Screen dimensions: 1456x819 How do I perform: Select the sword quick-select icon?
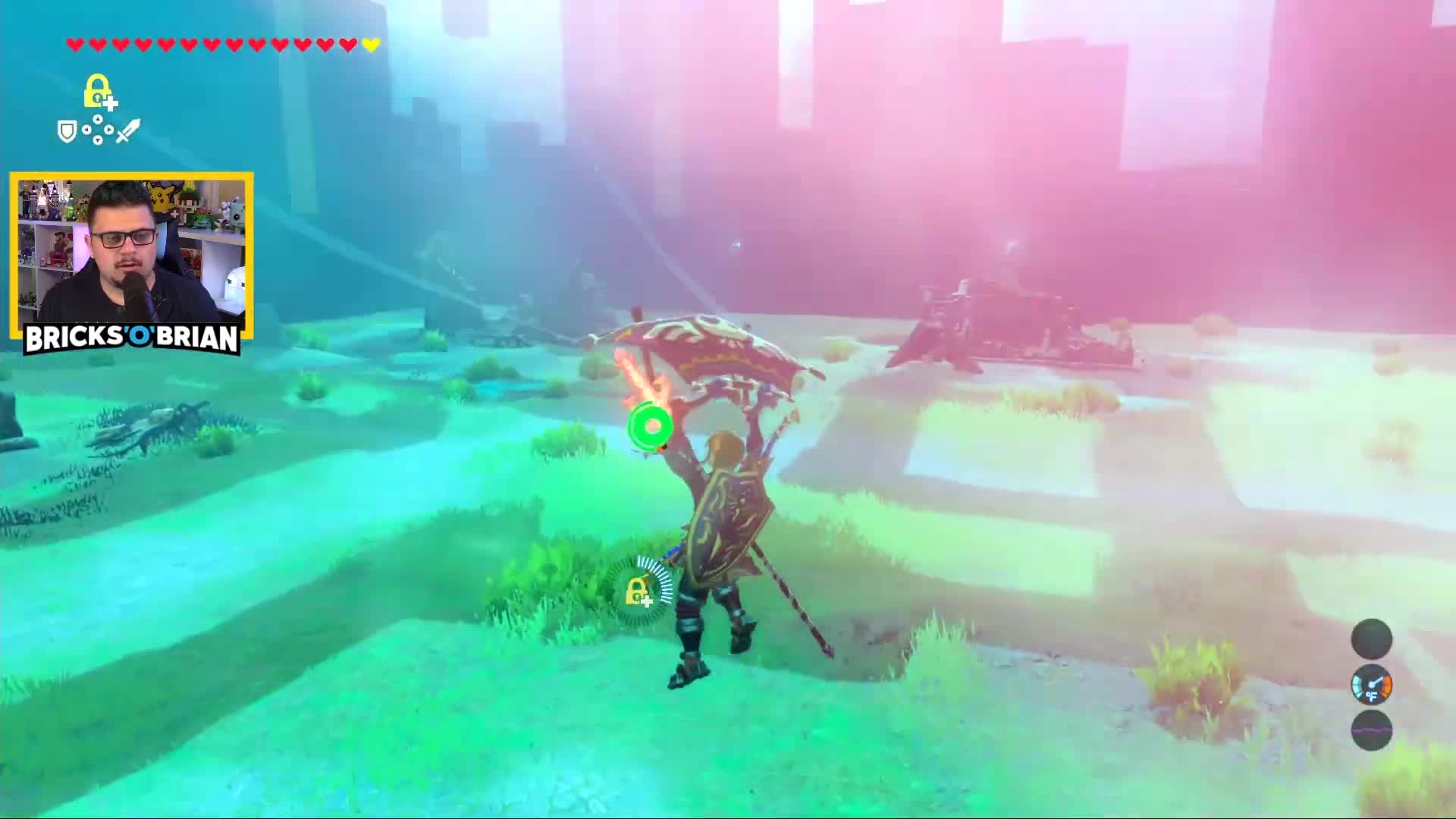tap(127, 130)
